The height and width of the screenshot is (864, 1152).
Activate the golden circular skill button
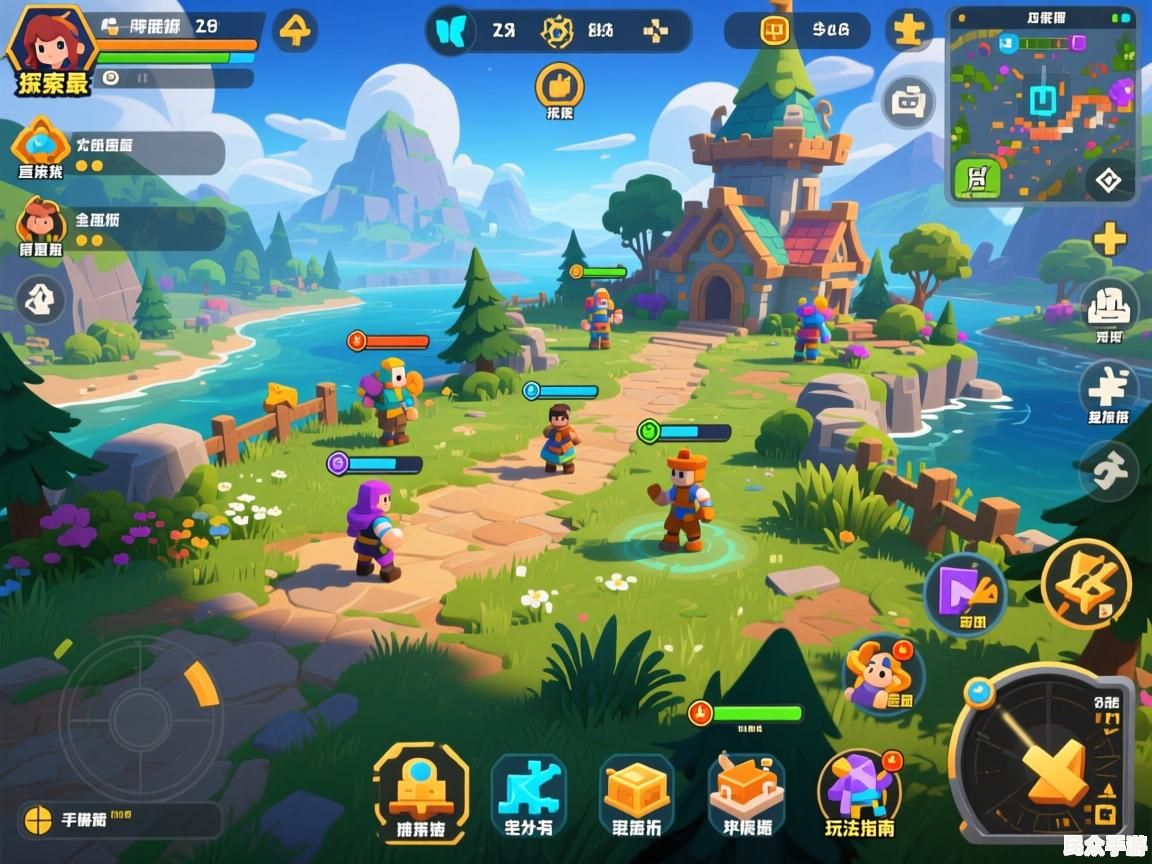tap(1086, 583)
